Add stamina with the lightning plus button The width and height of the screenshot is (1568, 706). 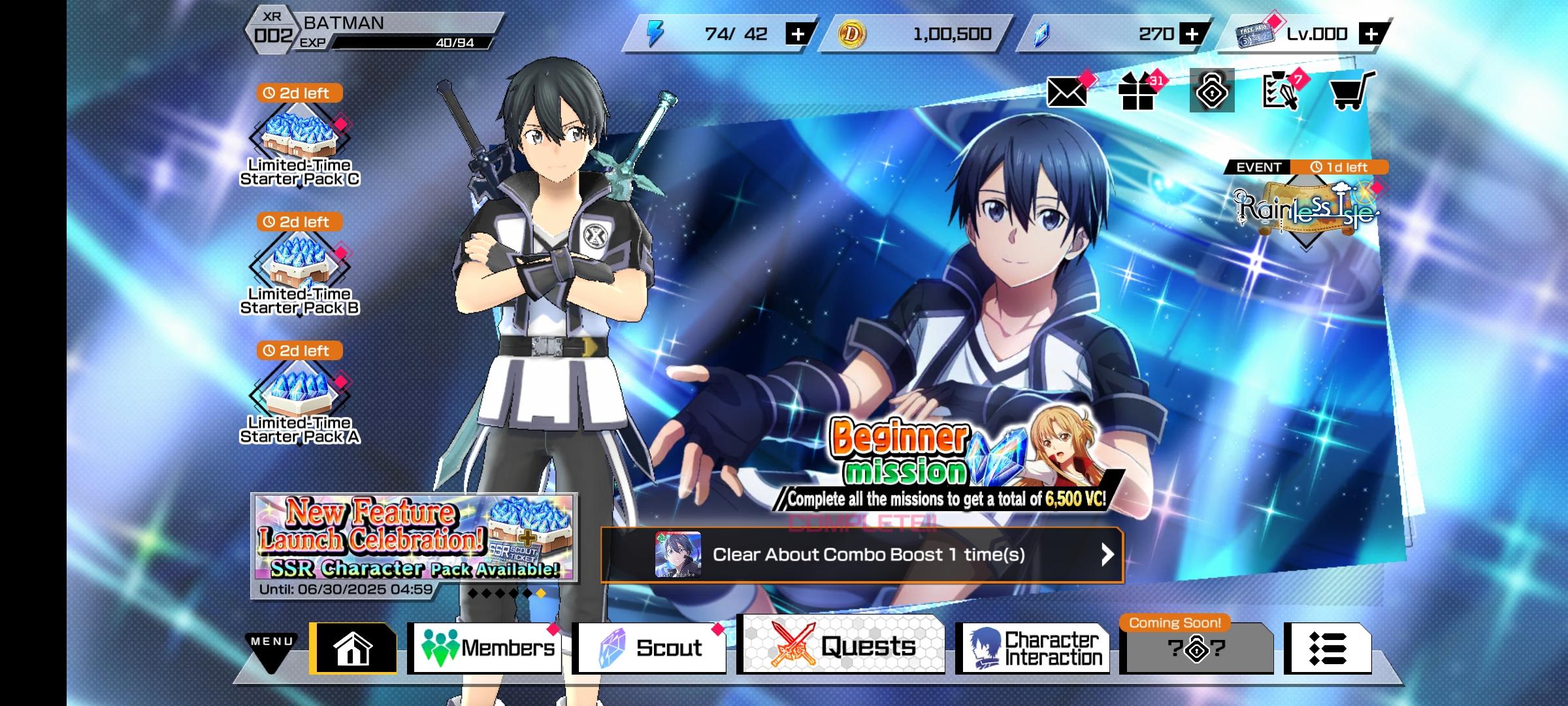coord(798,34)
